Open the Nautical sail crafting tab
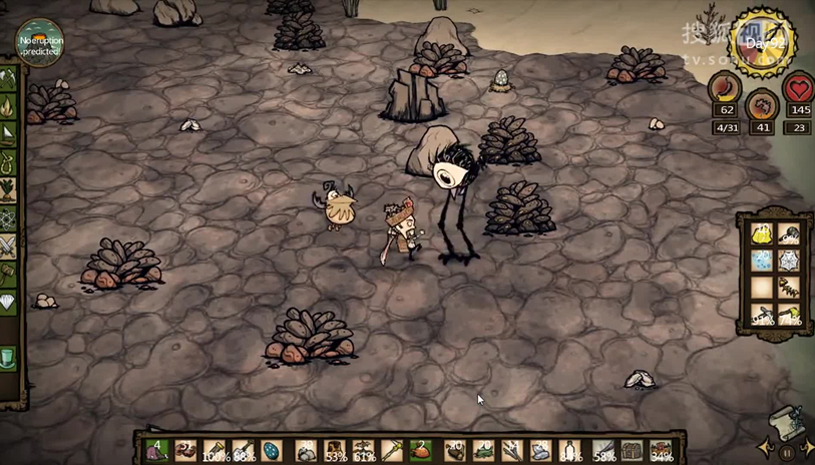The image size is (815, 465). coord(9,132)
